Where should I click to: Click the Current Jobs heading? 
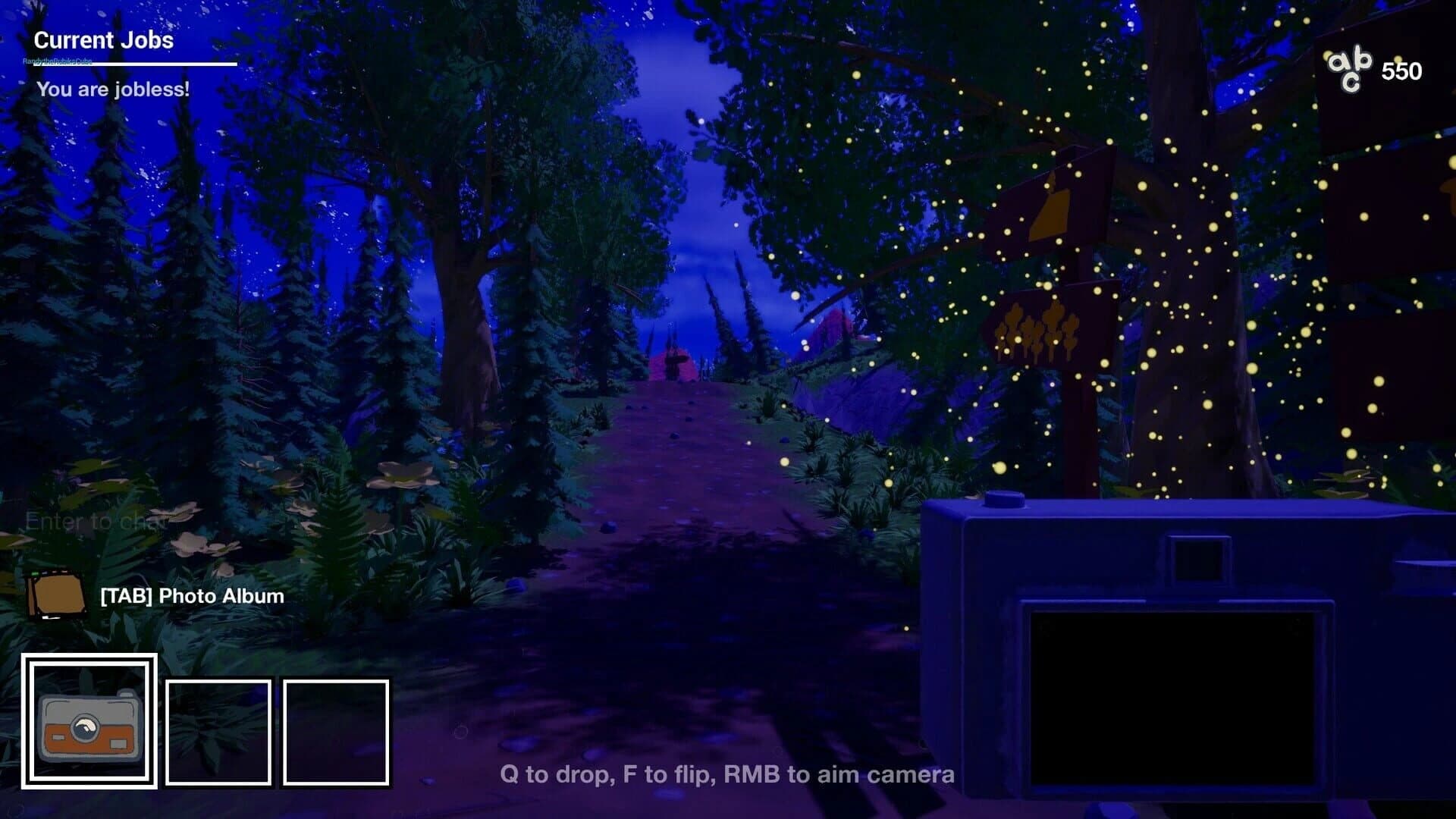(x=104, y=40)
